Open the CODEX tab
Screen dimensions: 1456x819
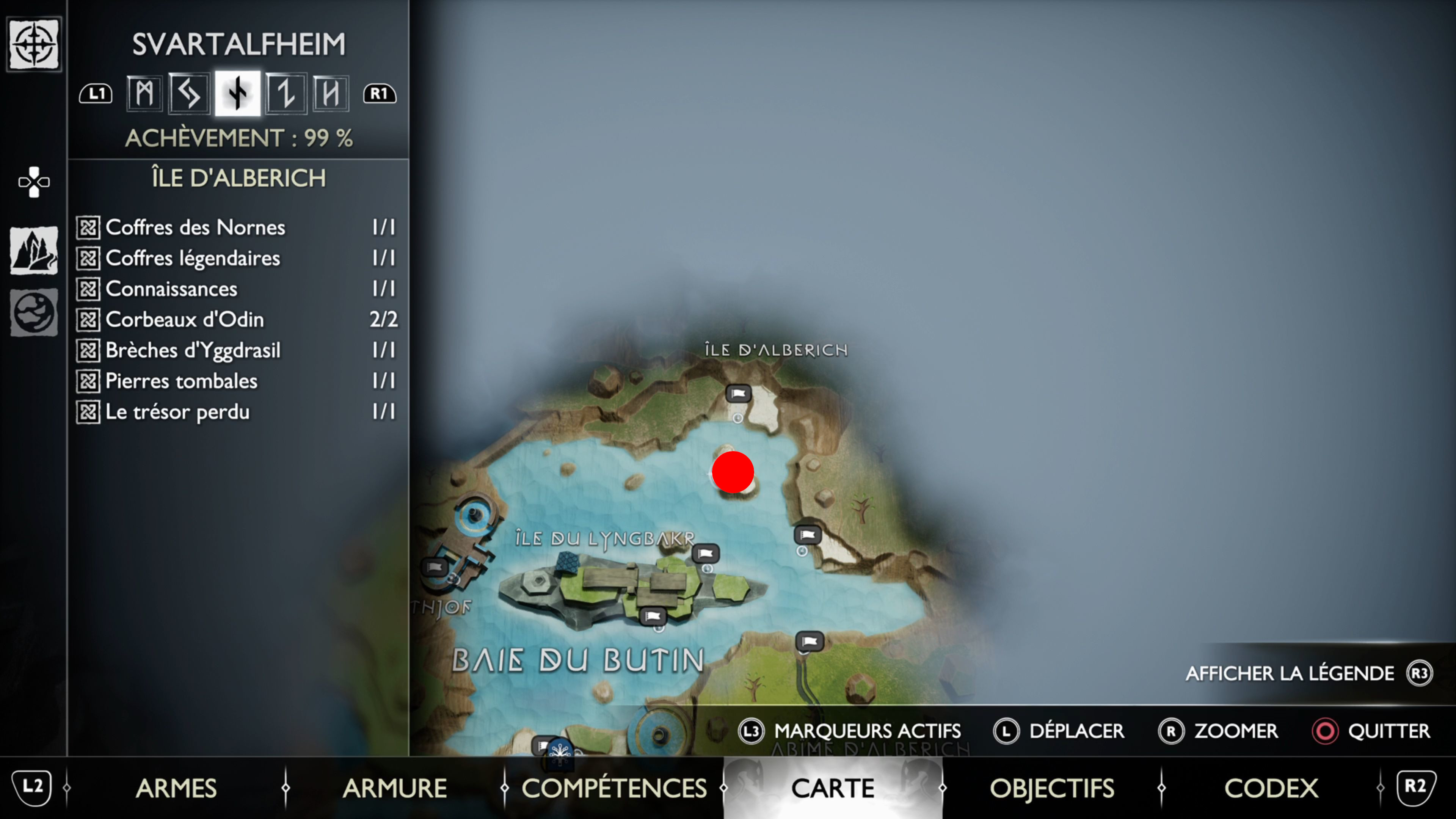pyautogui.click(x=1272, y=788)
